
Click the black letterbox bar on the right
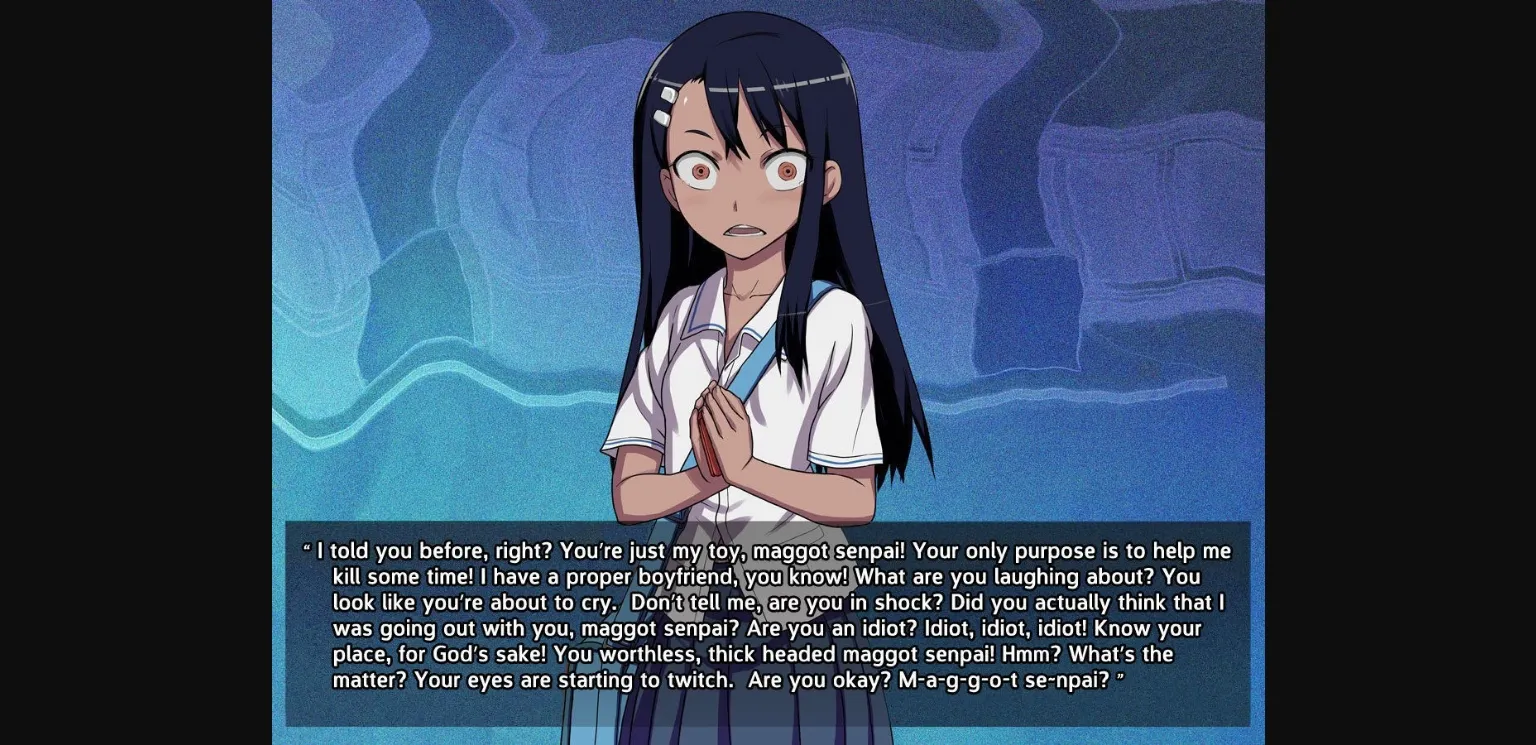coord(1400,372)
